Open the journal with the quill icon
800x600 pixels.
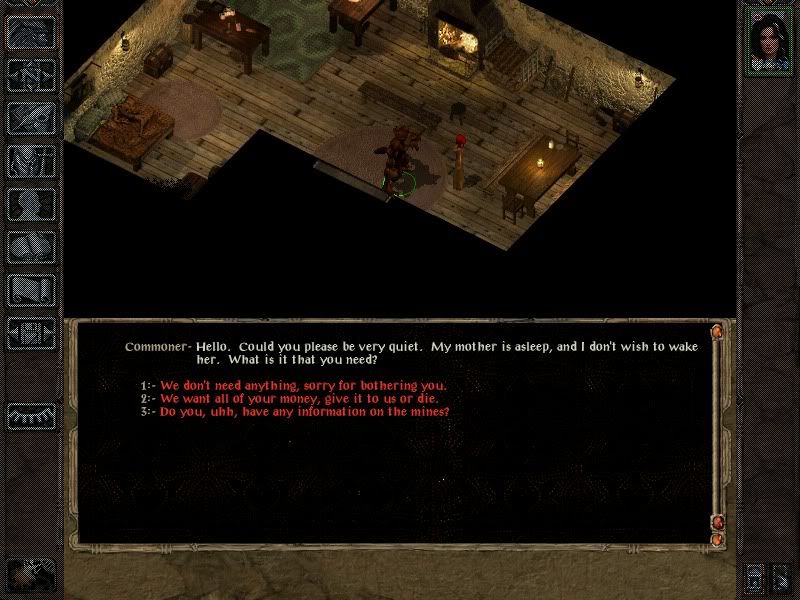click(x=30, y=115)
